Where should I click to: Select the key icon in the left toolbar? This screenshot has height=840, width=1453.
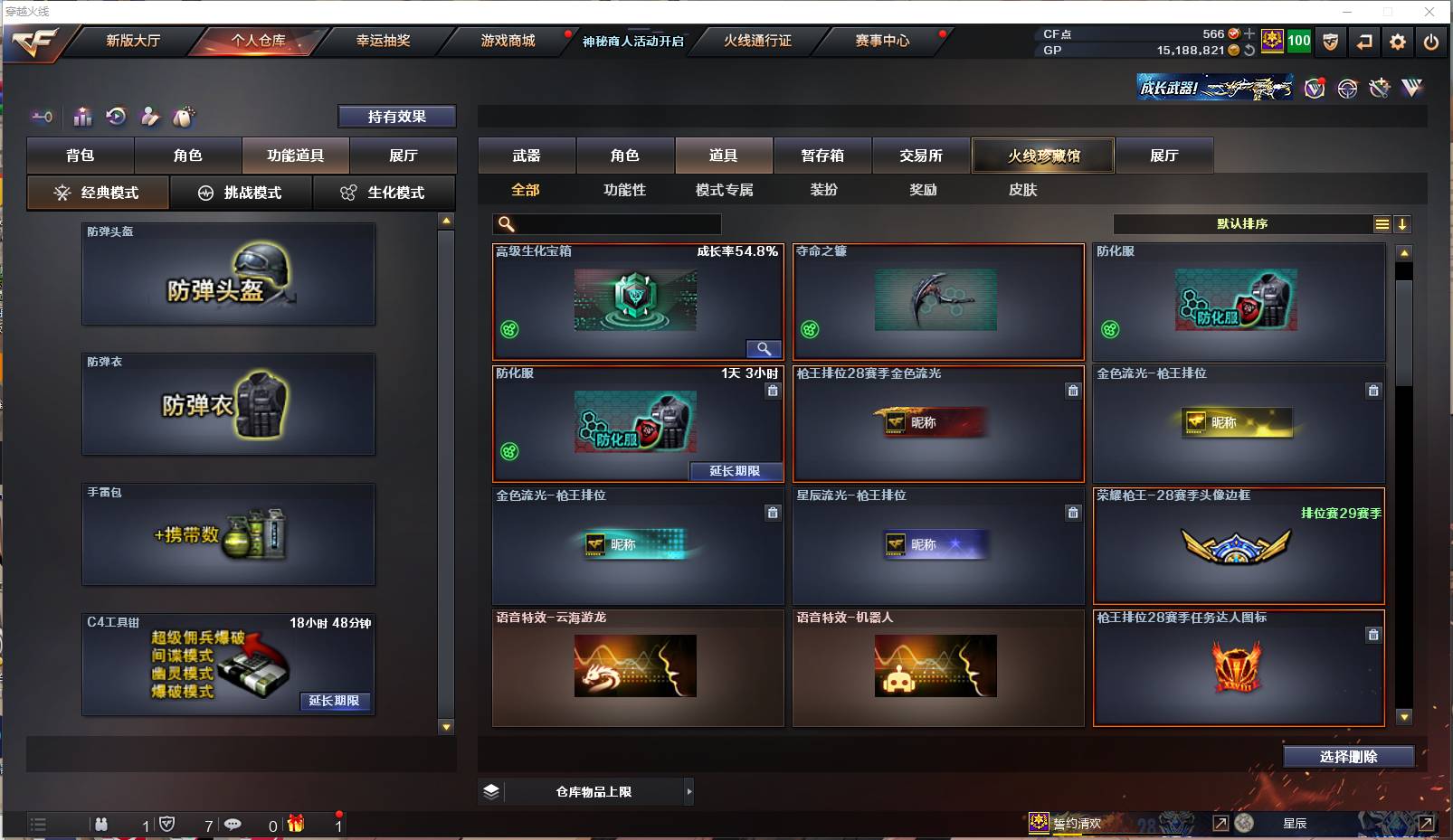tap(42, 117)
